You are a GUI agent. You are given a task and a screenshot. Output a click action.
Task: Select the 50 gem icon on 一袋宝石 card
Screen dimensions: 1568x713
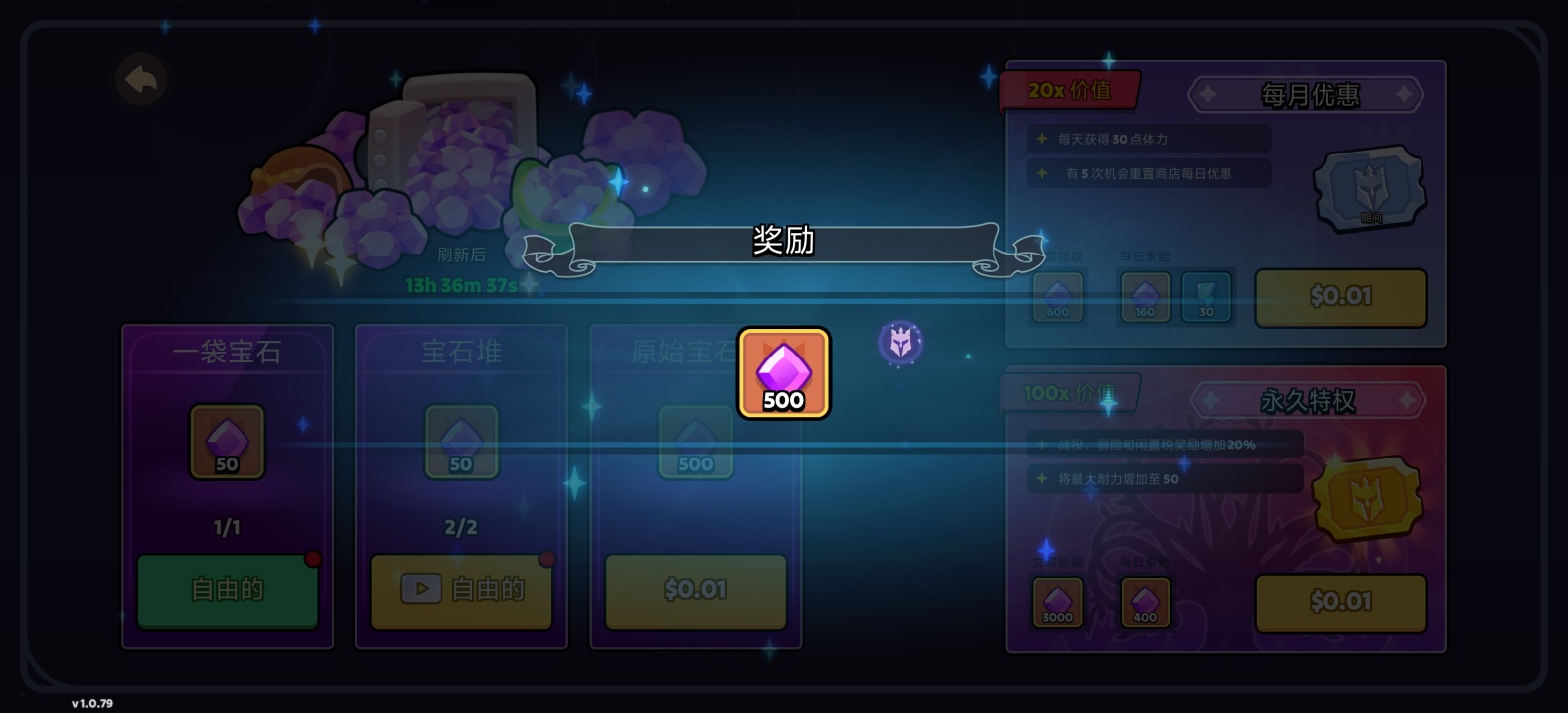226,441
